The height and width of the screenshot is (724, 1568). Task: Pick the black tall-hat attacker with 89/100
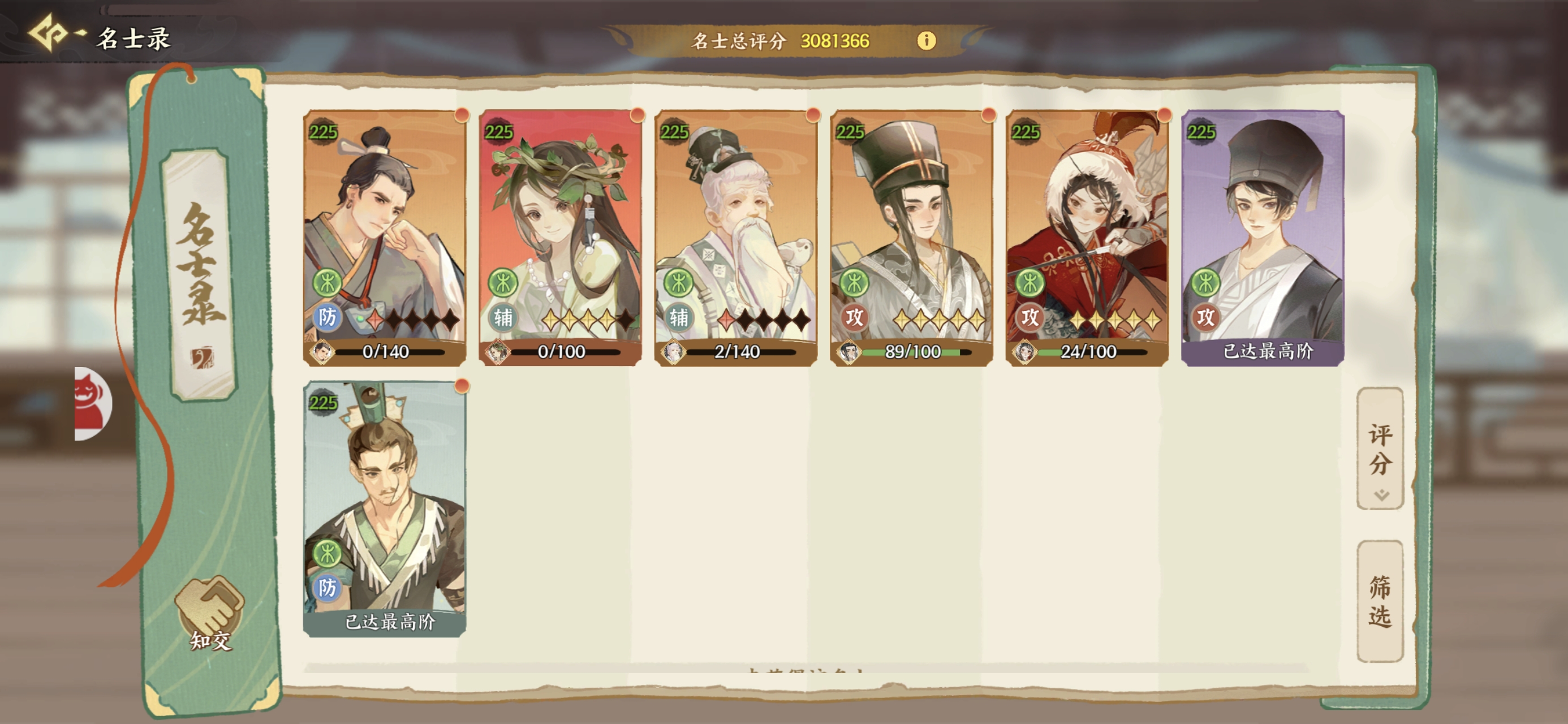coord(911,238)
